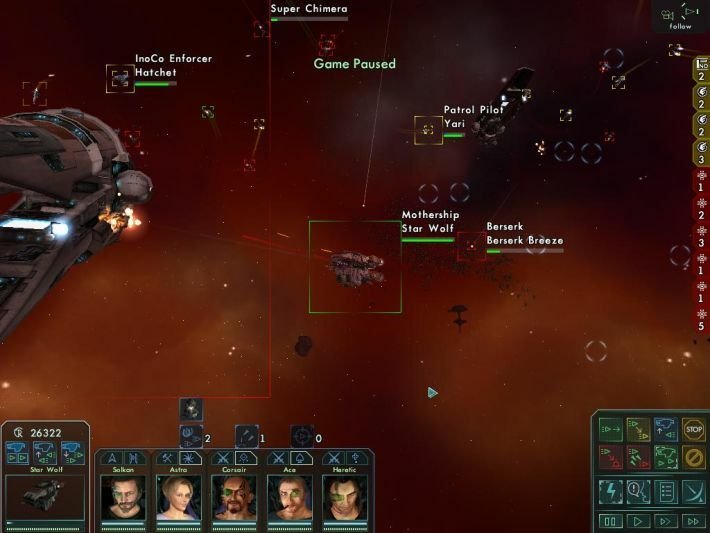Select the Star Wolf mothership panel
Screen dimensions: 710x533
click(45, 496)
